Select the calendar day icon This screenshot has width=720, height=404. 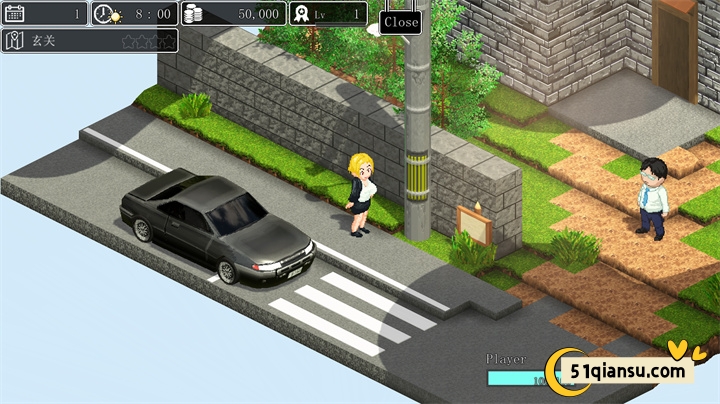[15, 13]
